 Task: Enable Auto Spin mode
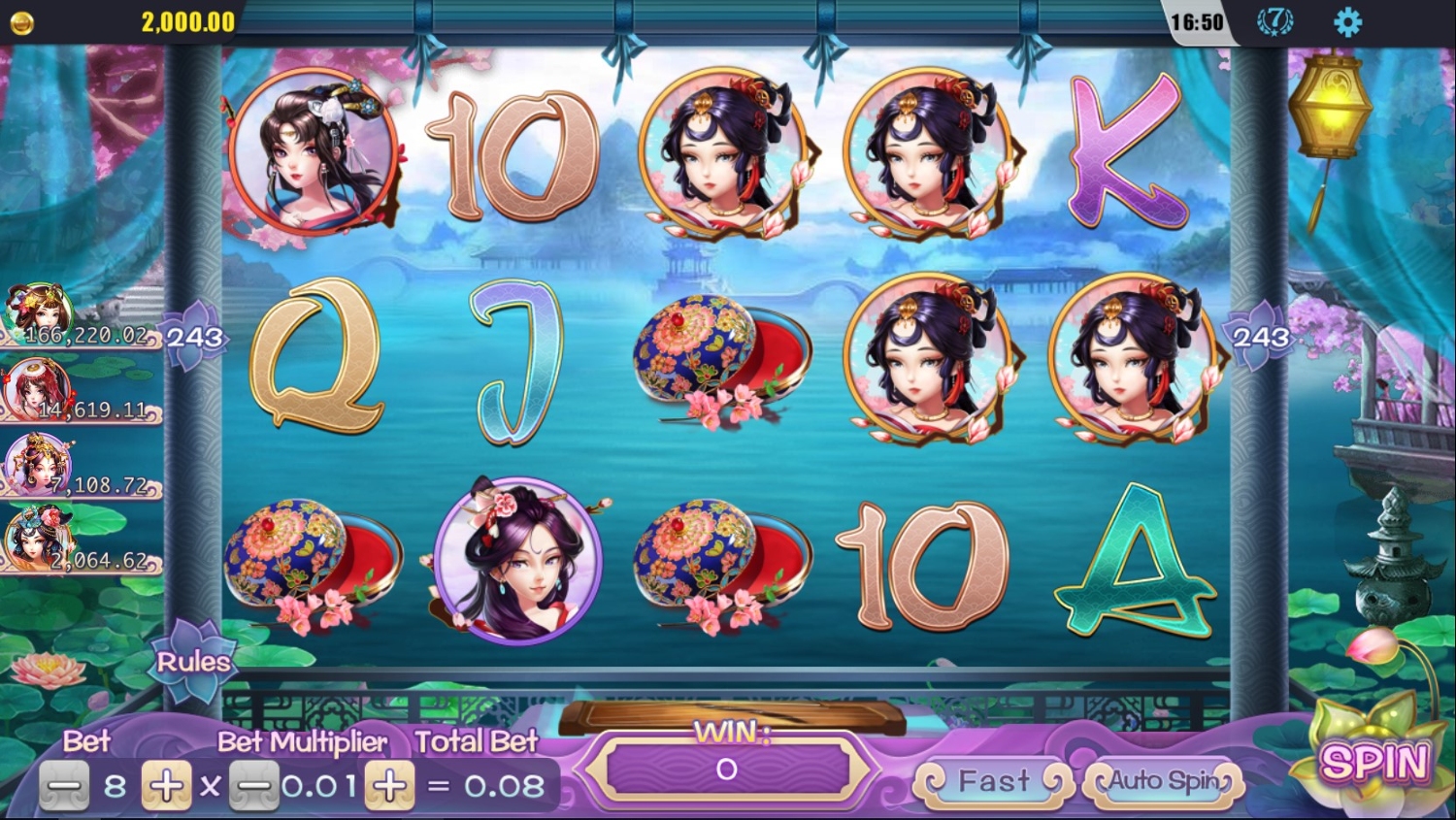pyautogui.click(x=1164, y=781)
